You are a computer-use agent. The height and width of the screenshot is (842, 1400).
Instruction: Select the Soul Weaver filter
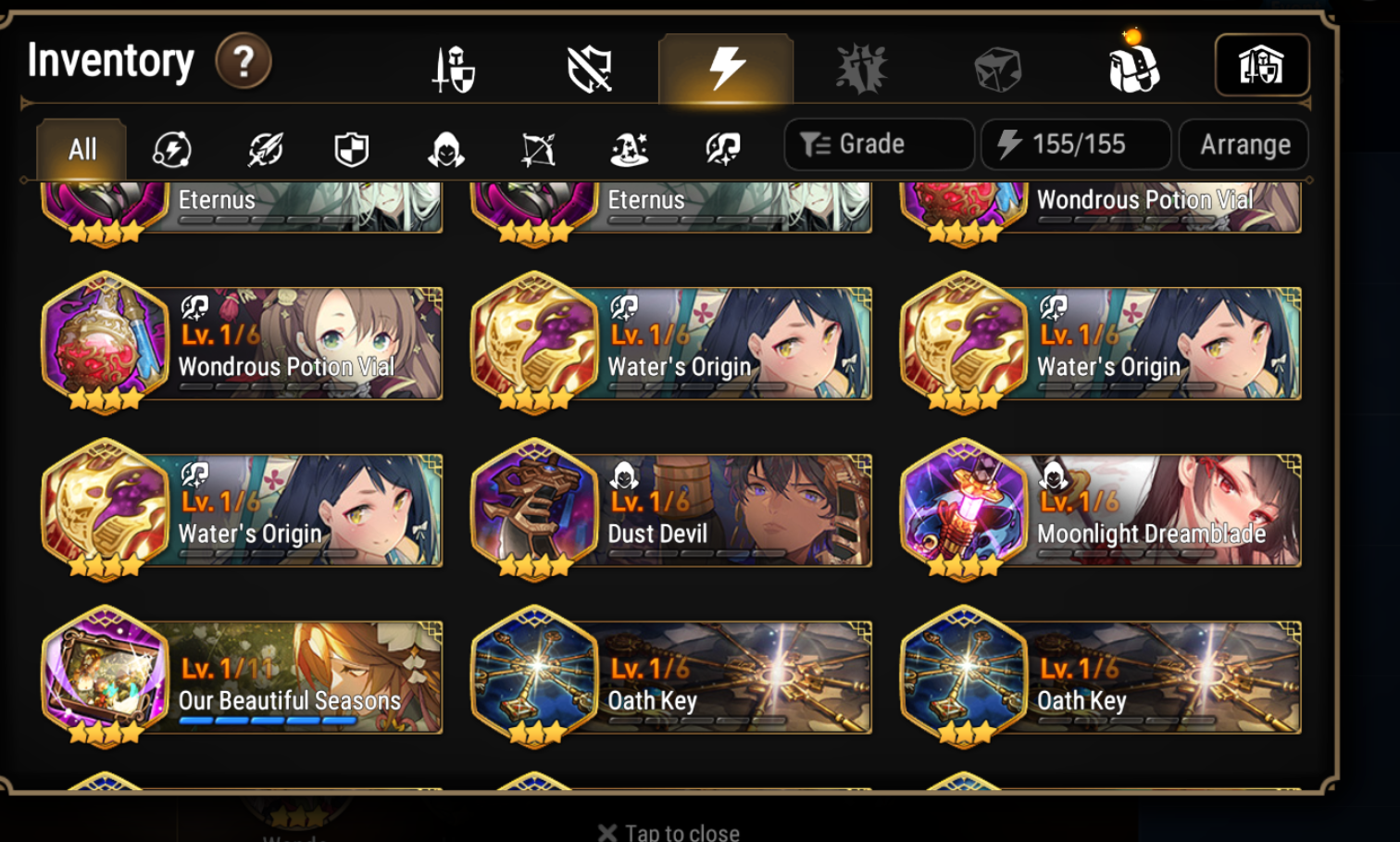click(721, 146)
